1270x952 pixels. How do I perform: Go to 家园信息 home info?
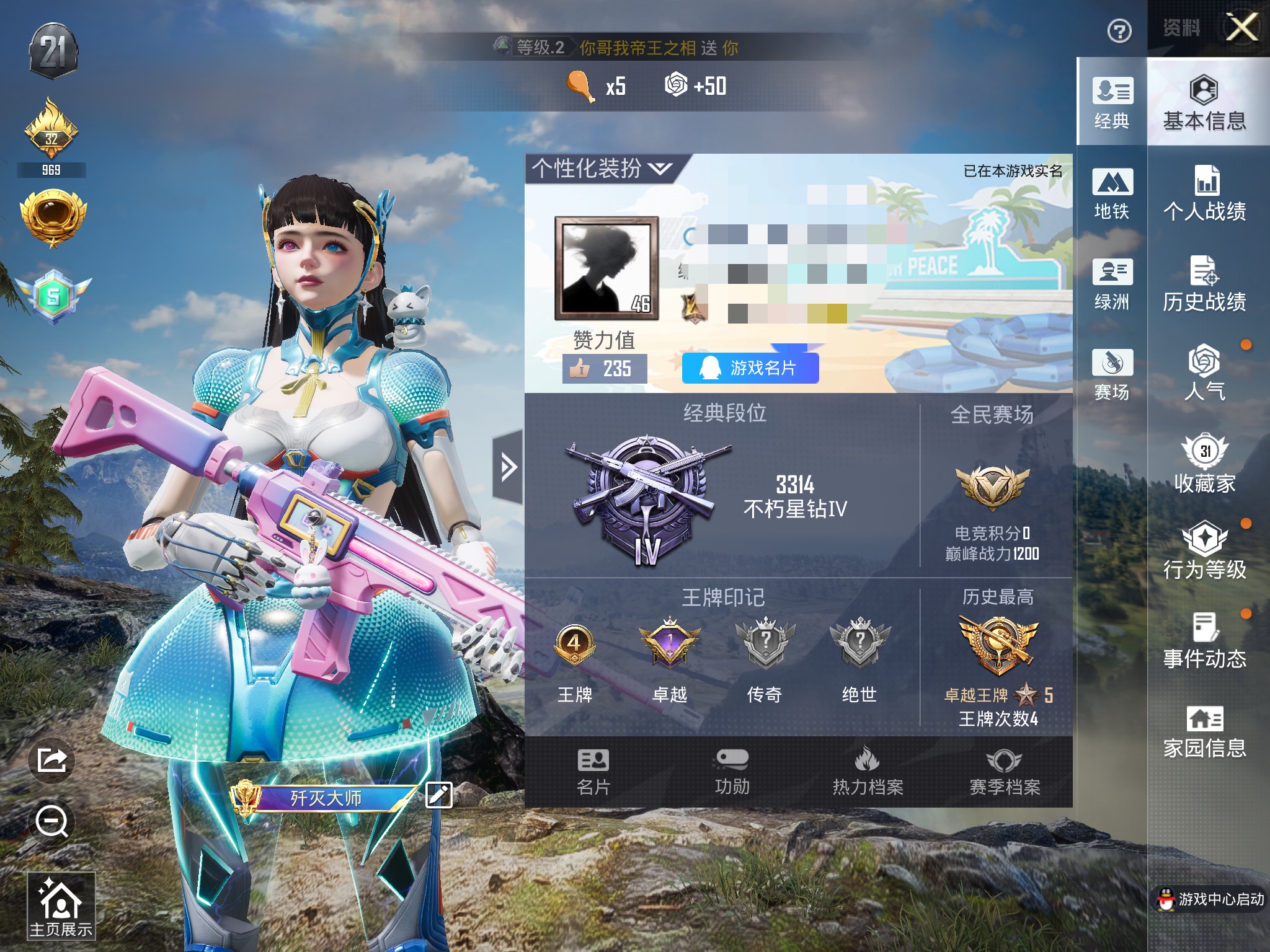pyautogui.click(x=1204, y=731)
